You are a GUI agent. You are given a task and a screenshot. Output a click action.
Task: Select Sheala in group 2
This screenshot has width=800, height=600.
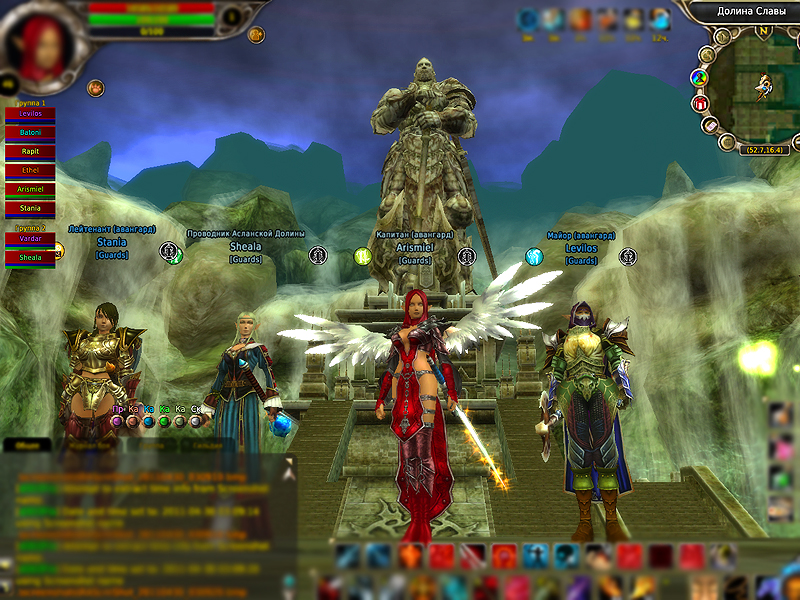click(30, 258)
